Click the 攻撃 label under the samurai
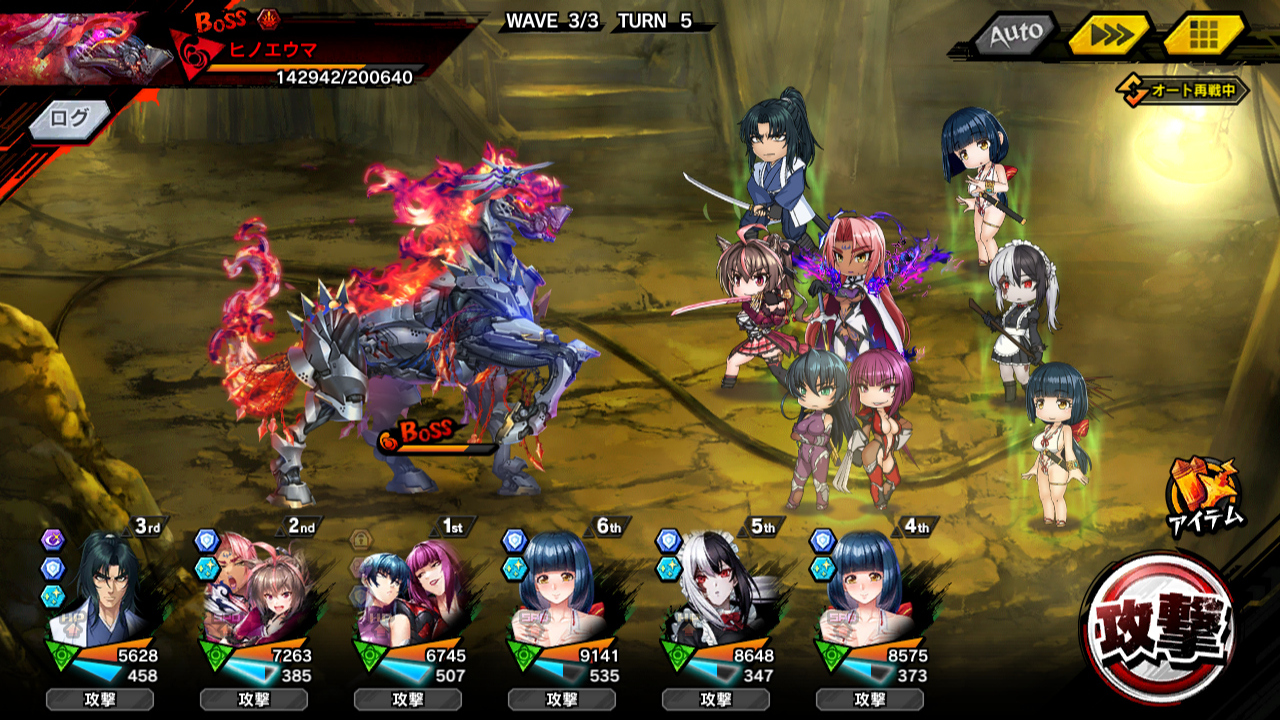 pyautogui.click(x=100, y=699)
